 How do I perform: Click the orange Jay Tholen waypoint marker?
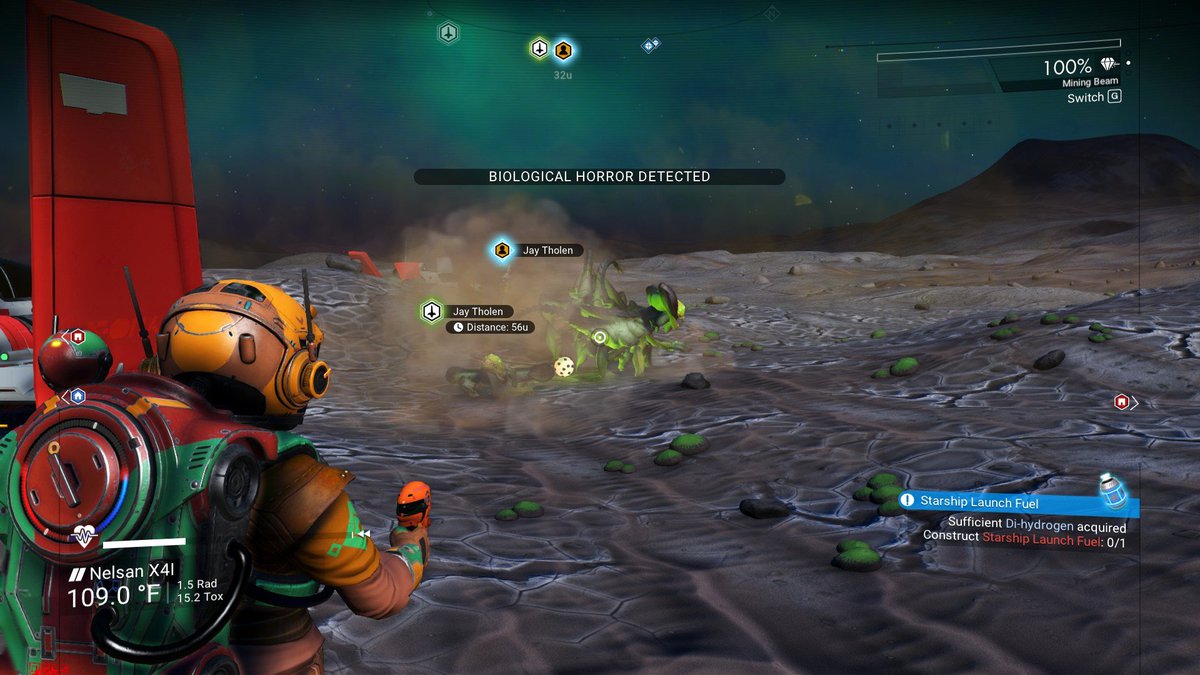pos(502,250)
